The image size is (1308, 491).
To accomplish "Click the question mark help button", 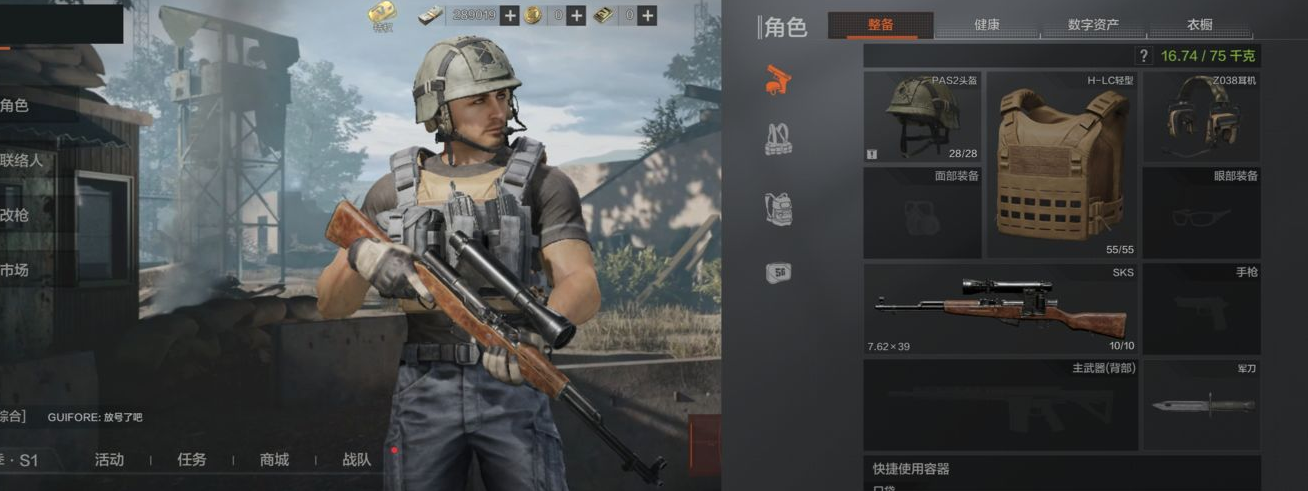I will (1144, 56).
